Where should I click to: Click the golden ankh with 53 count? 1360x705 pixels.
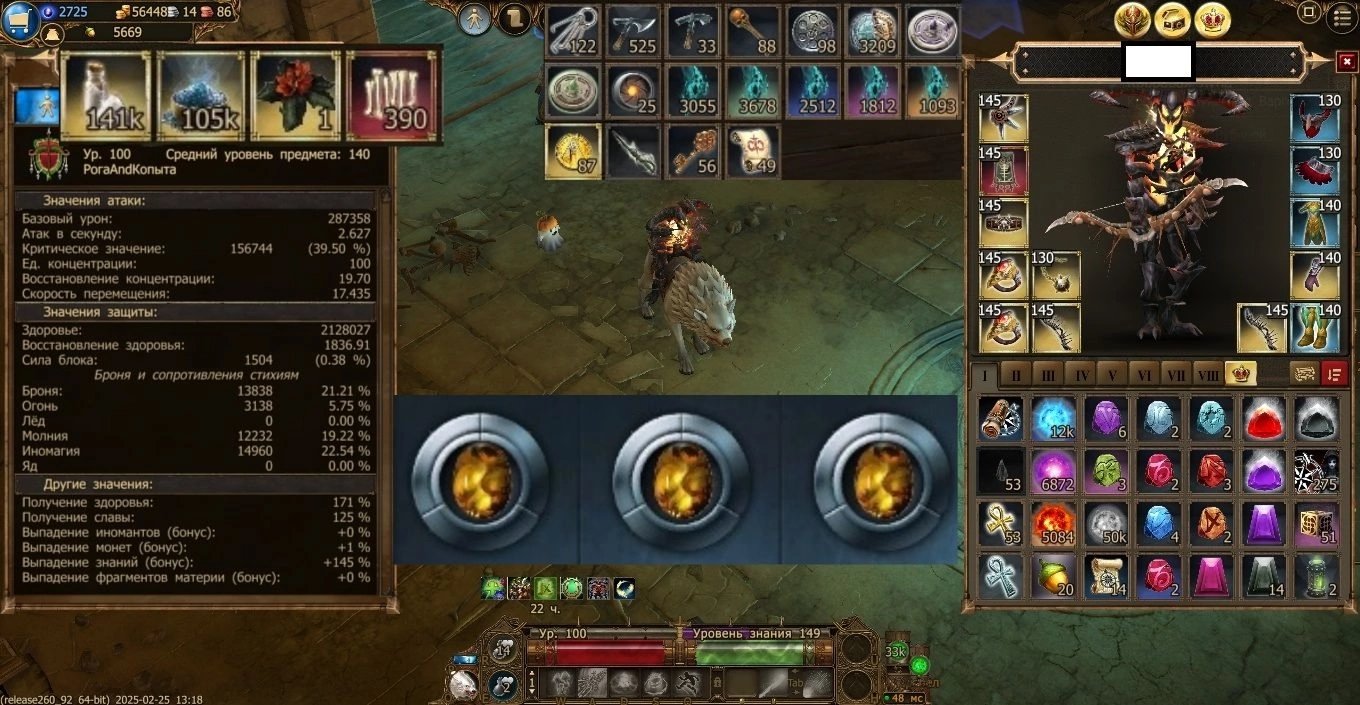coord(1001,523)
